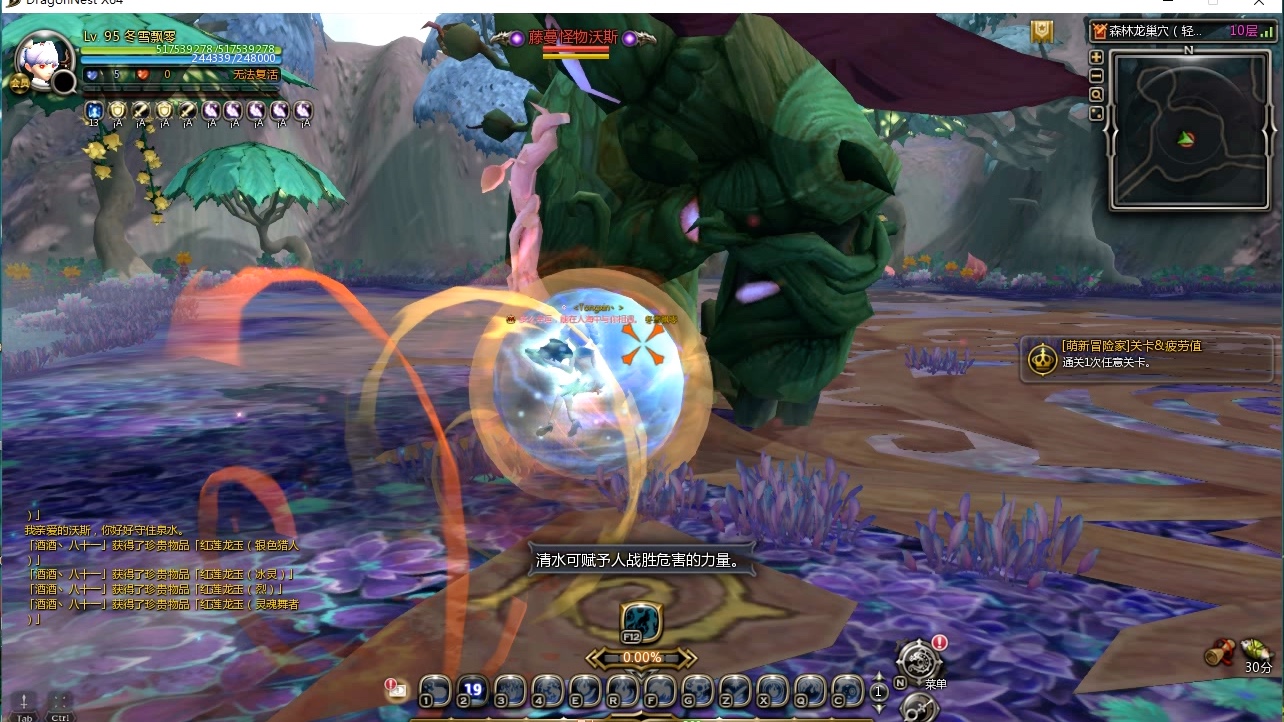Click the minimap zoom-out minus button

point(1096,76)
